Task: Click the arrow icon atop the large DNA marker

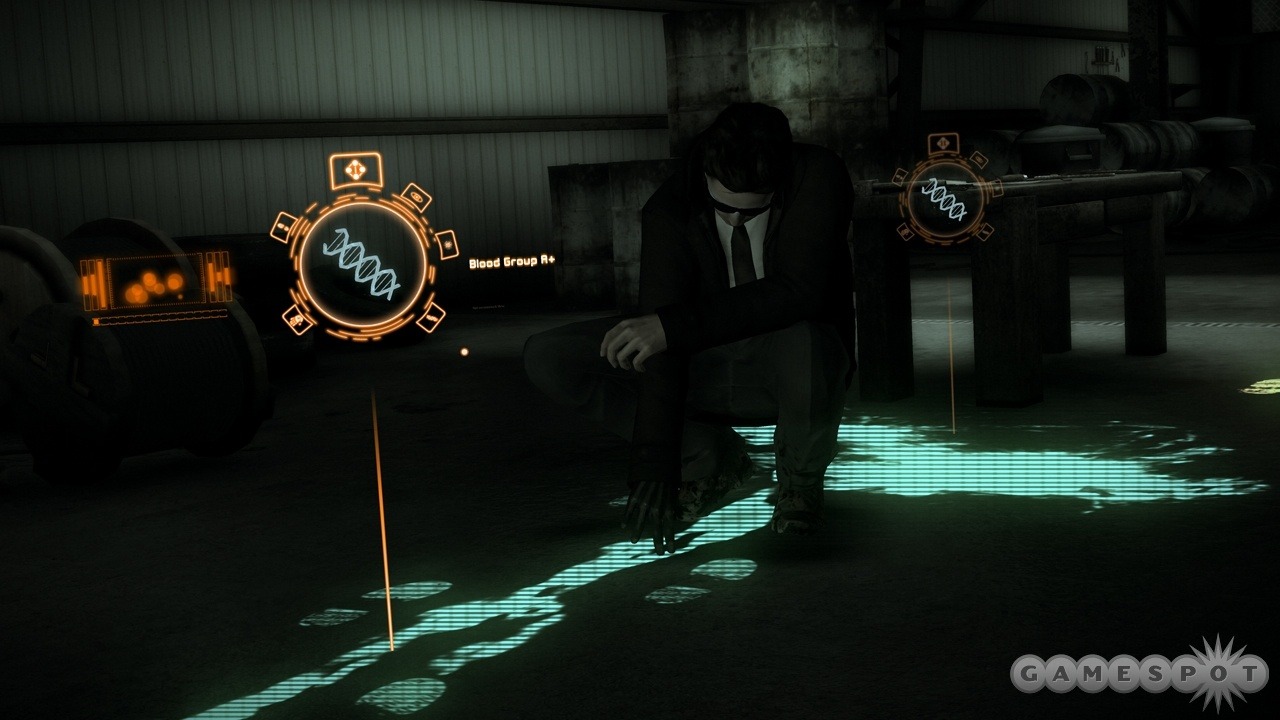Action: tap(355, 170)
